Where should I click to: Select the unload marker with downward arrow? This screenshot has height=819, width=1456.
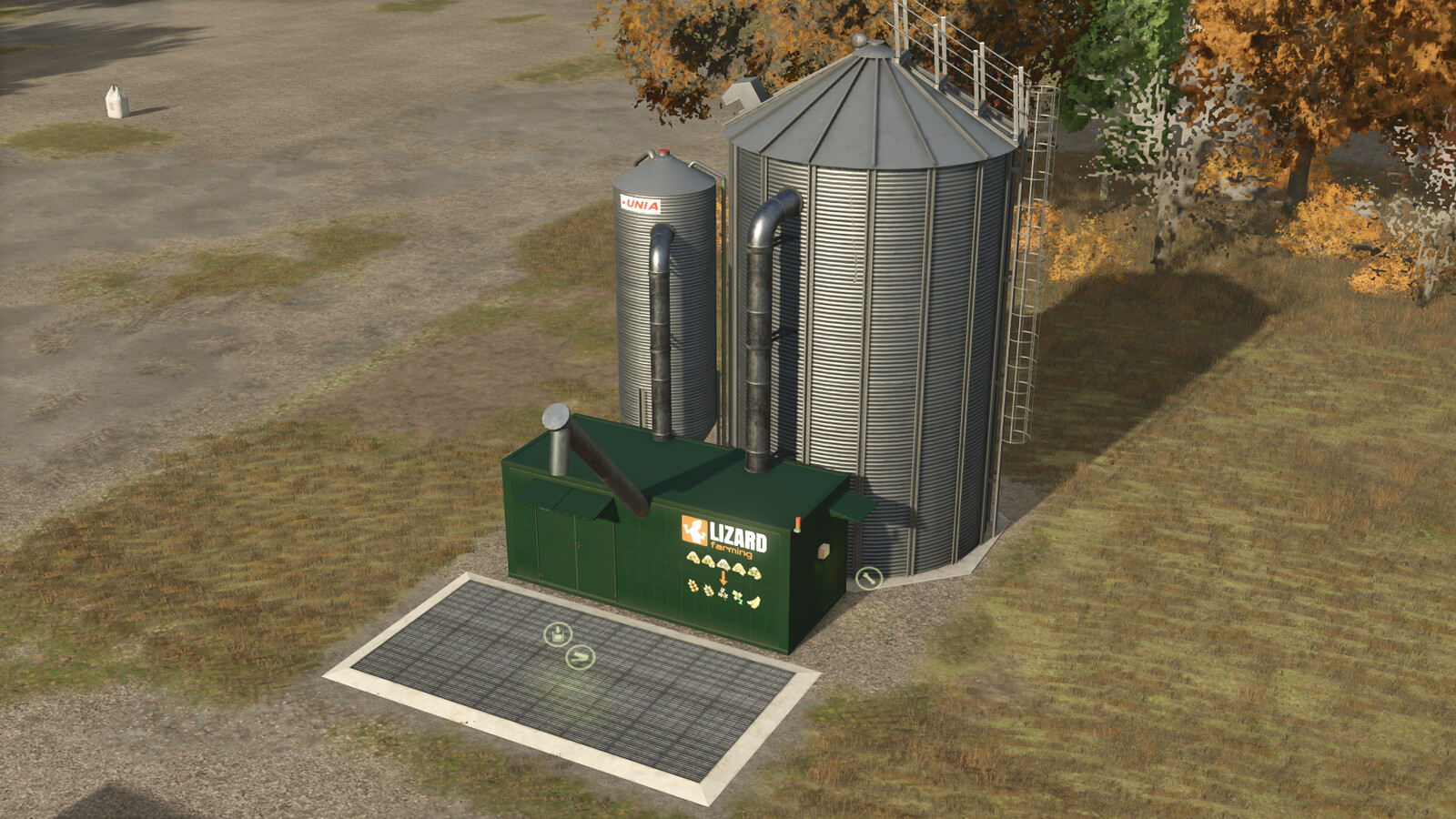click(x=557, y=634)
